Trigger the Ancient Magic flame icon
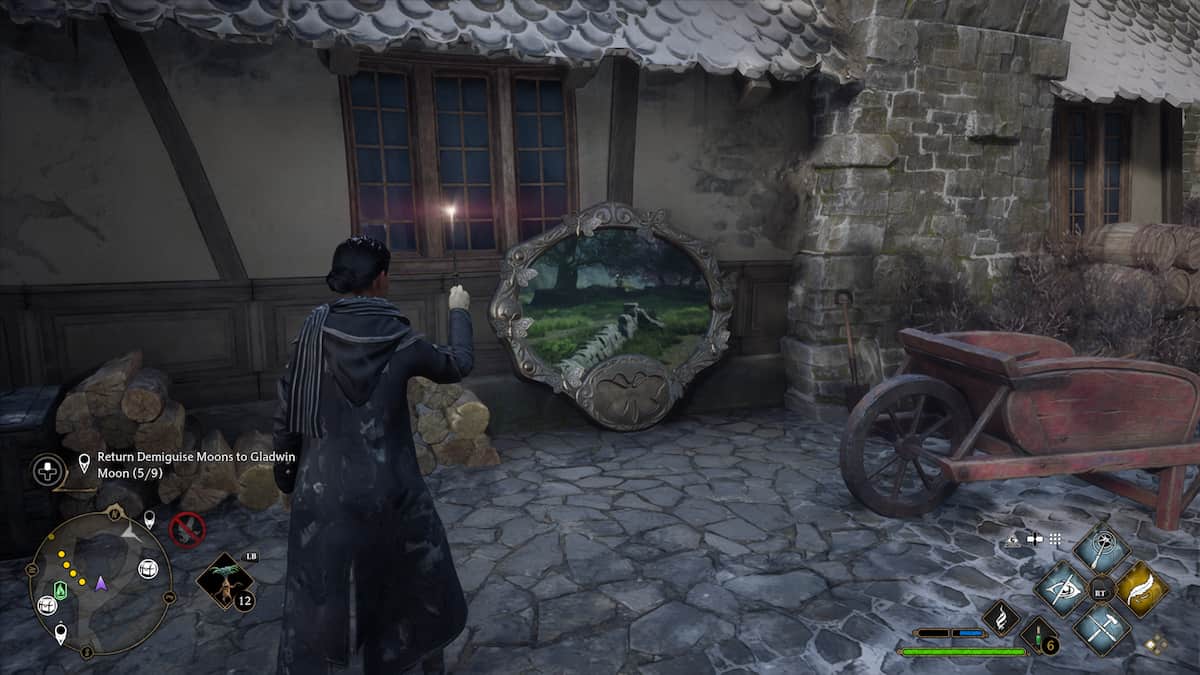Viewport: 1200px width, 675px height. 1000,619
